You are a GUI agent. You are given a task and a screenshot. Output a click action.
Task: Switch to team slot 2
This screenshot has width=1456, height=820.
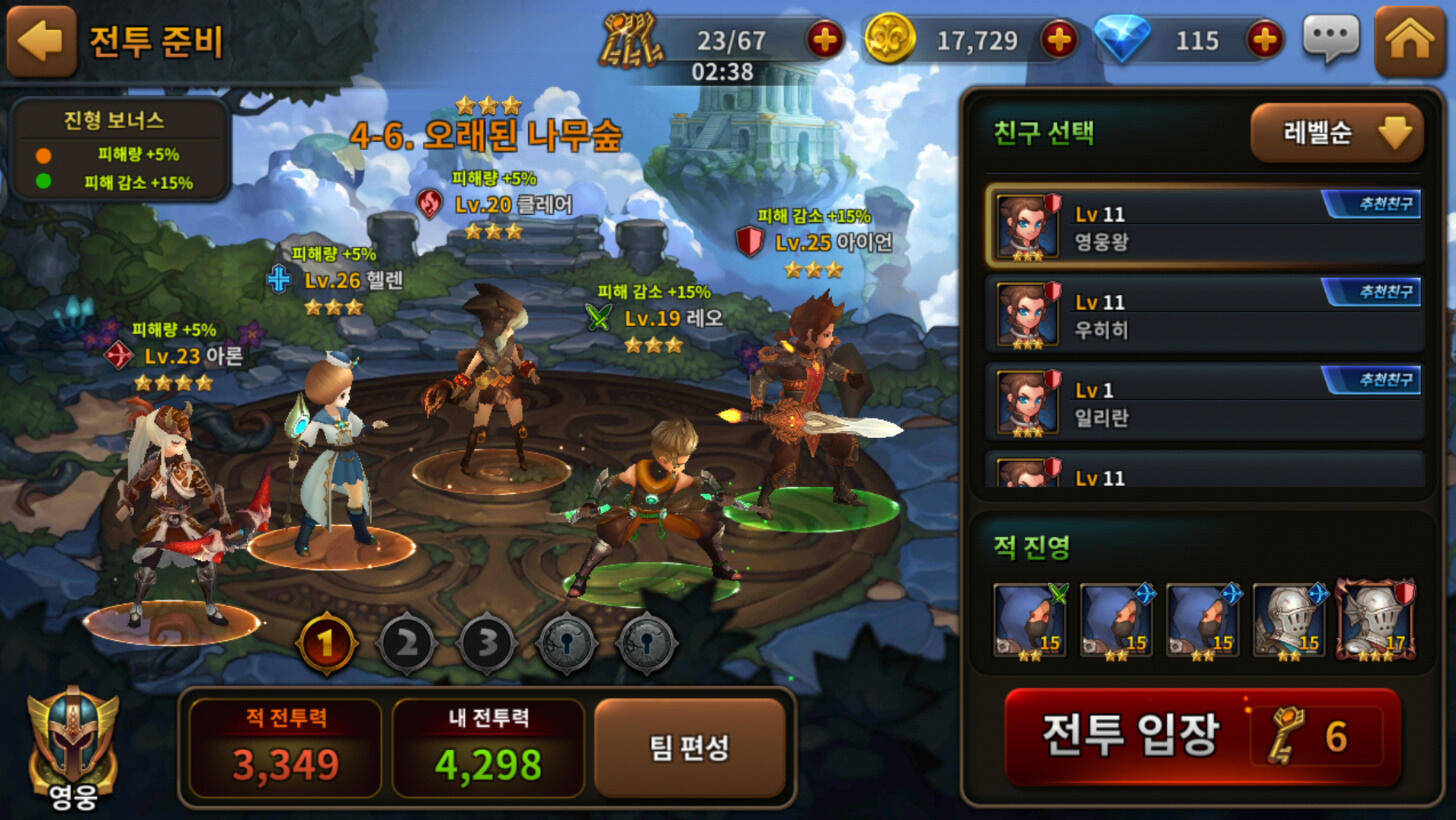click(406, 643)
